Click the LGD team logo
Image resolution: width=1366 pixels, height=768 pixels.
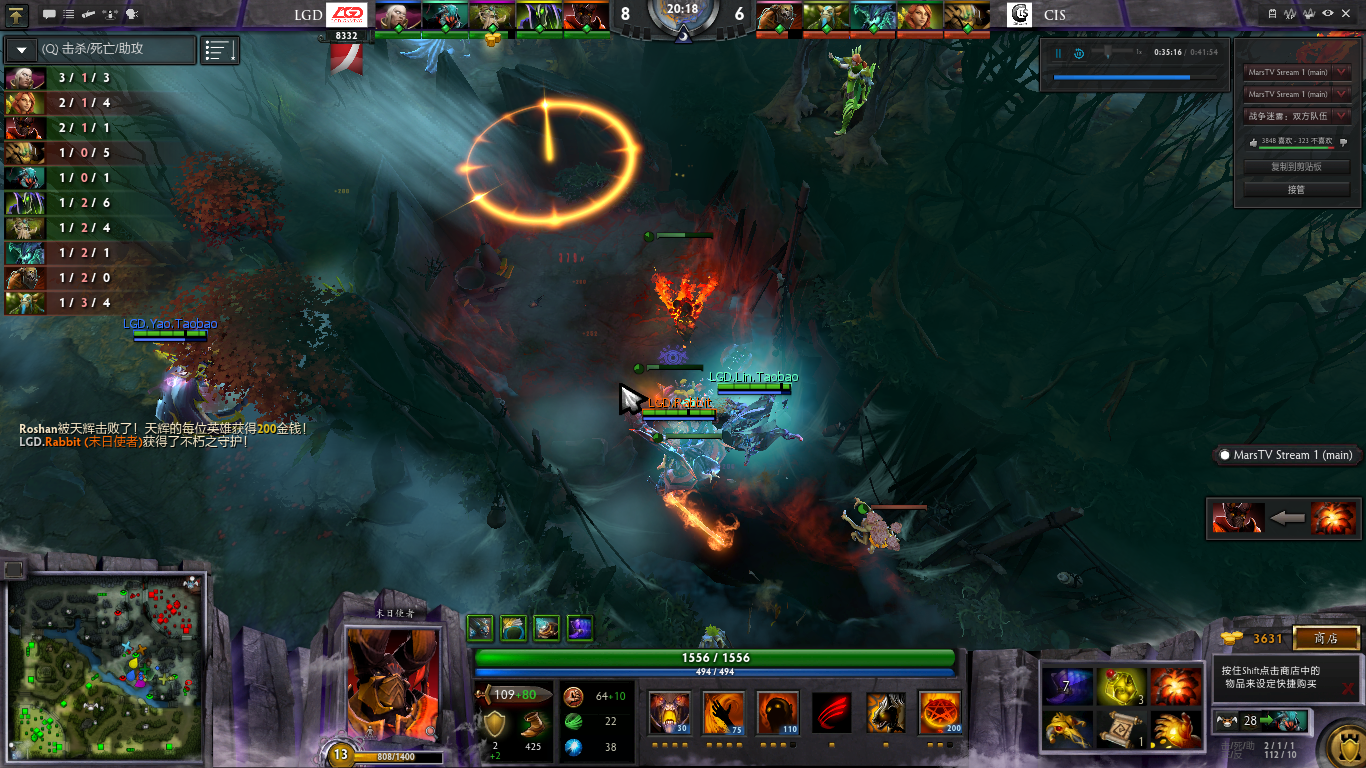click(x=348, y=15)
